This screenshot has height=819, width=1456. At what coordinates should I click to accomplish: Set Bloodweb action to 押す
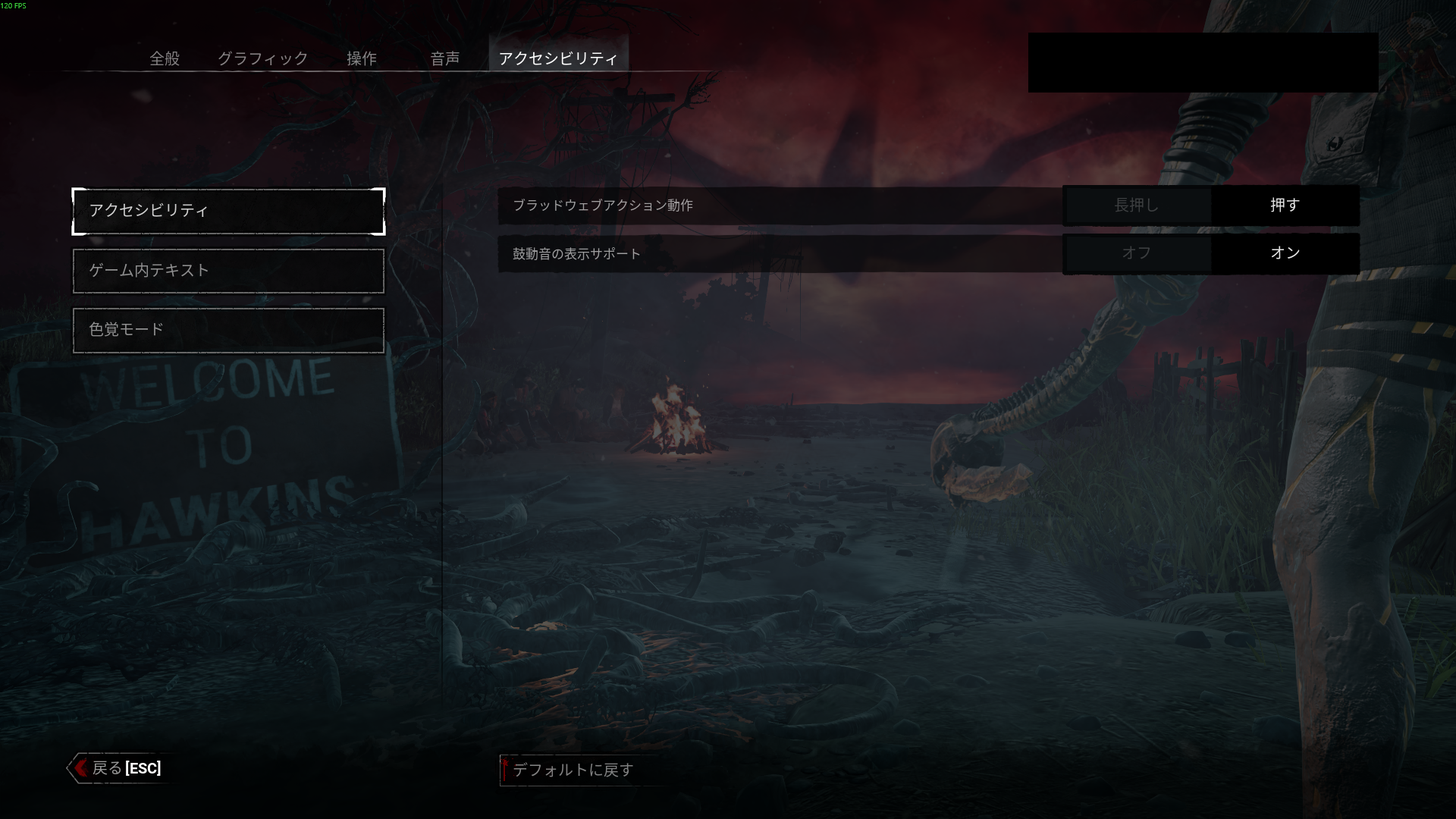[1285, 205]
